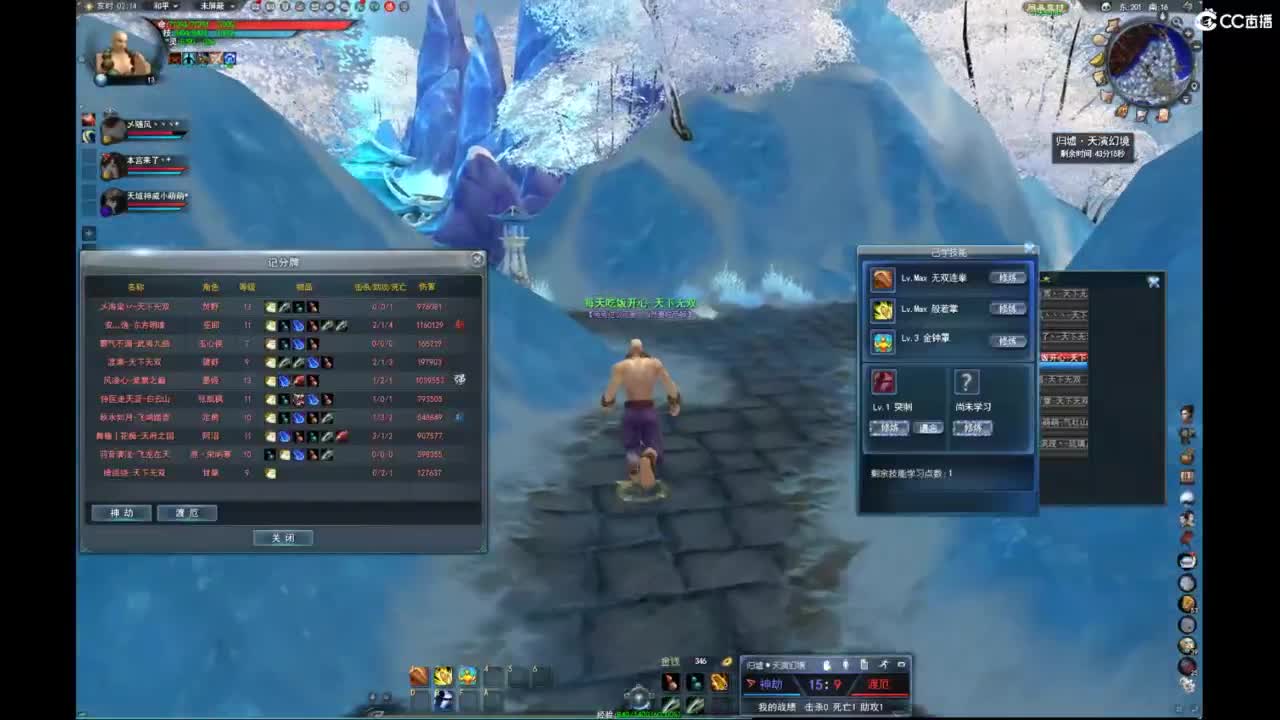Screen dimensions: 1280x720
Task: Click the first claw skill icon in hotbar
Action: point(418,677)
